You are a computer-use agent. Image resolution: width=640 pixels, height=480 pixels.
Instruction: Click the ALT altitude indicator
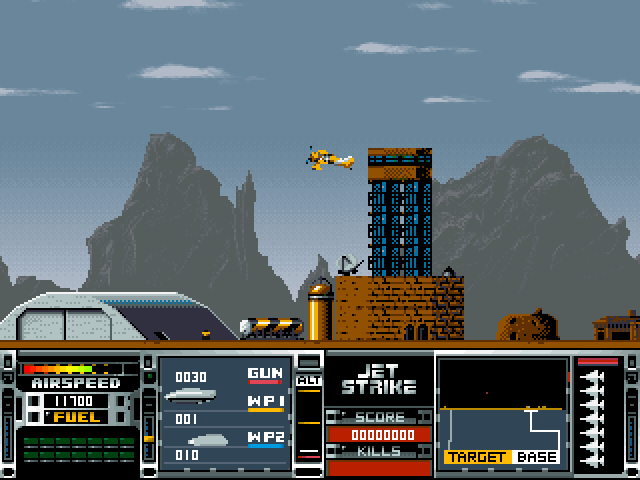(309, 380)
